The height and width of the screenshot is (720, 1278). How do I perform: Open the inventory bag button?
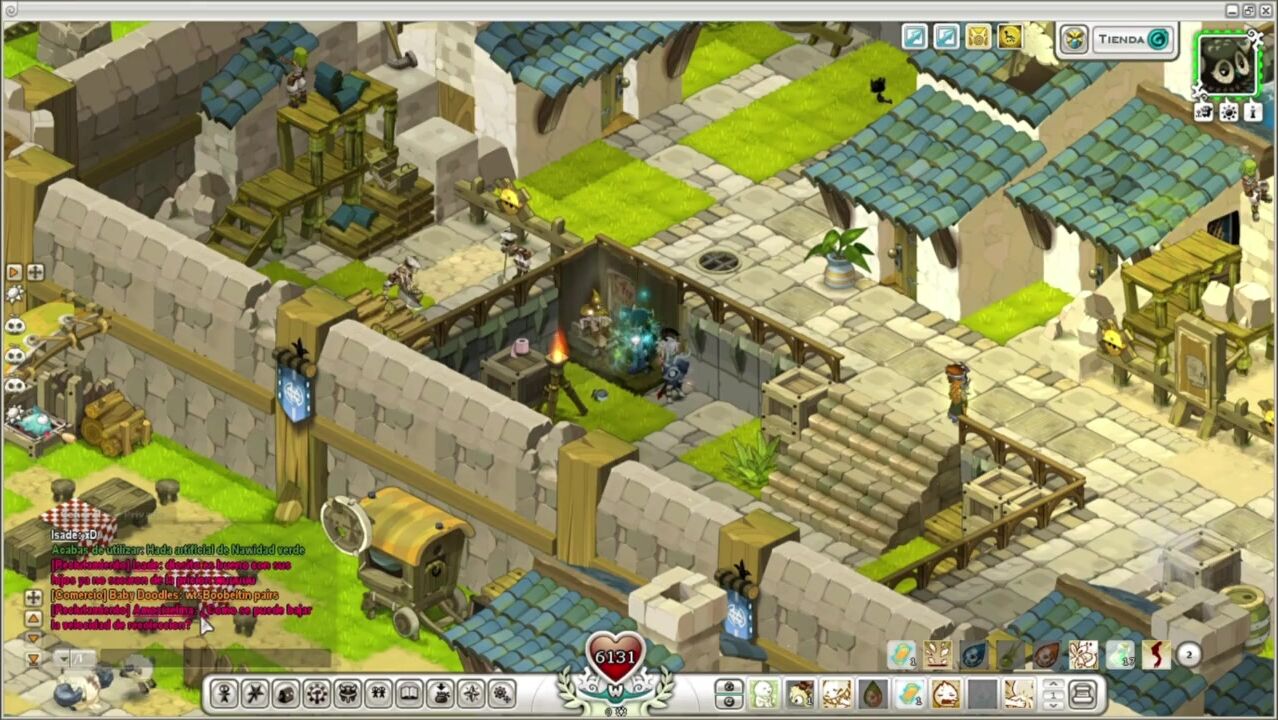click(286, 693)
